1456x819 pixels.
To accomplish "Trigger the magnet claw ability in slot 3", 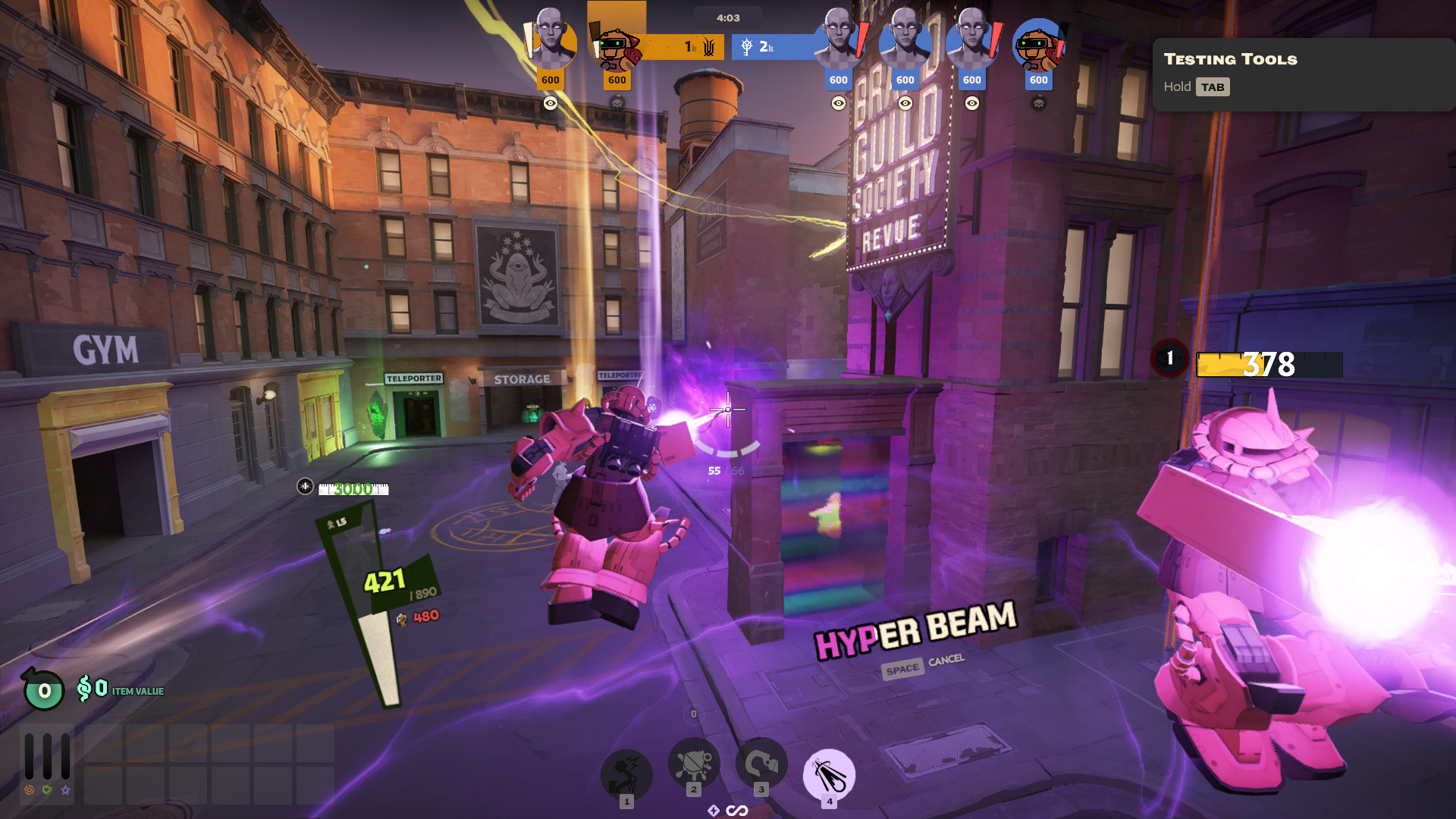I will pos(761,763).
